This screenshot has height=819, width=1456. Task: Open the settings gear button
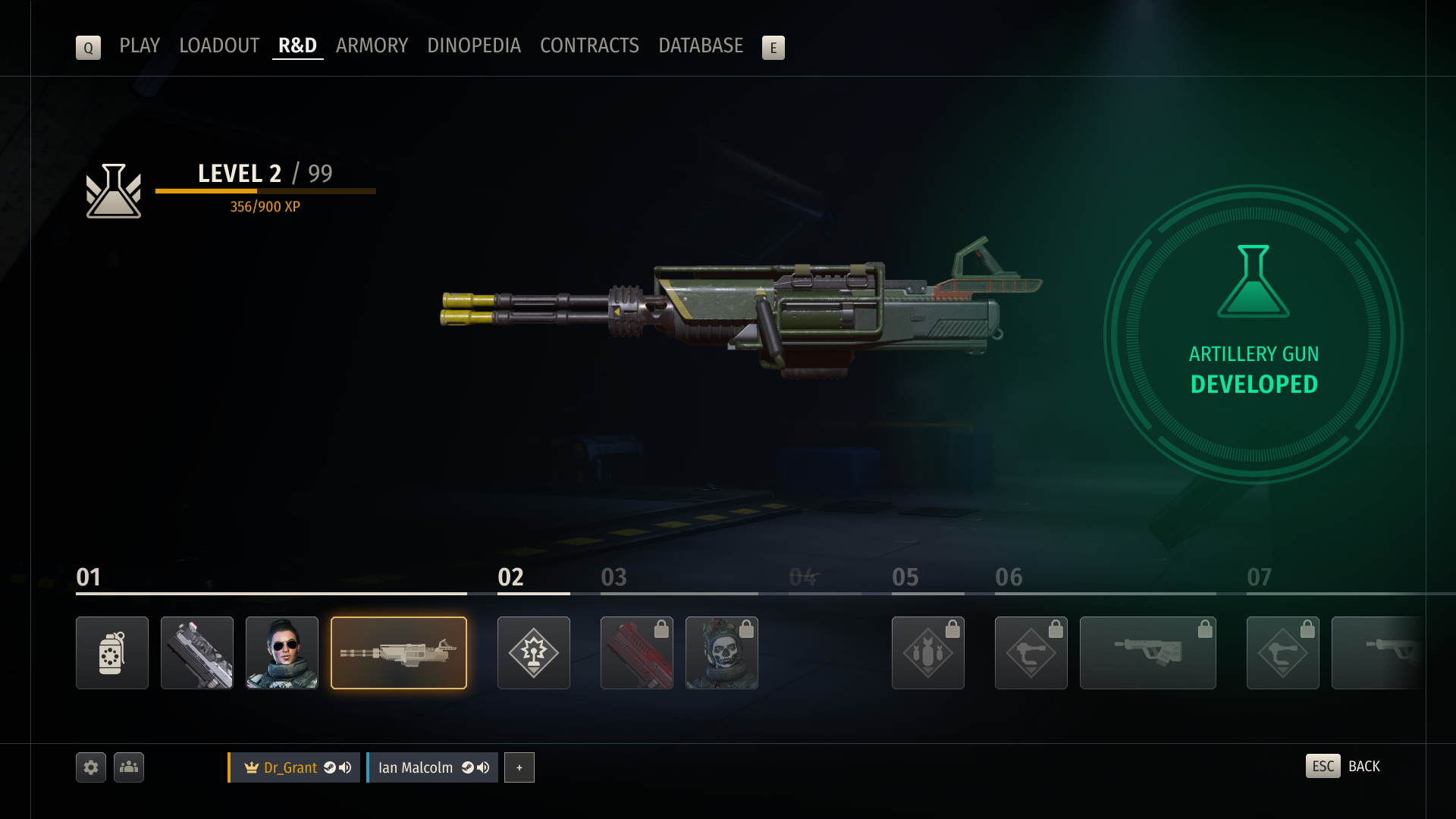tap(91, 767)
